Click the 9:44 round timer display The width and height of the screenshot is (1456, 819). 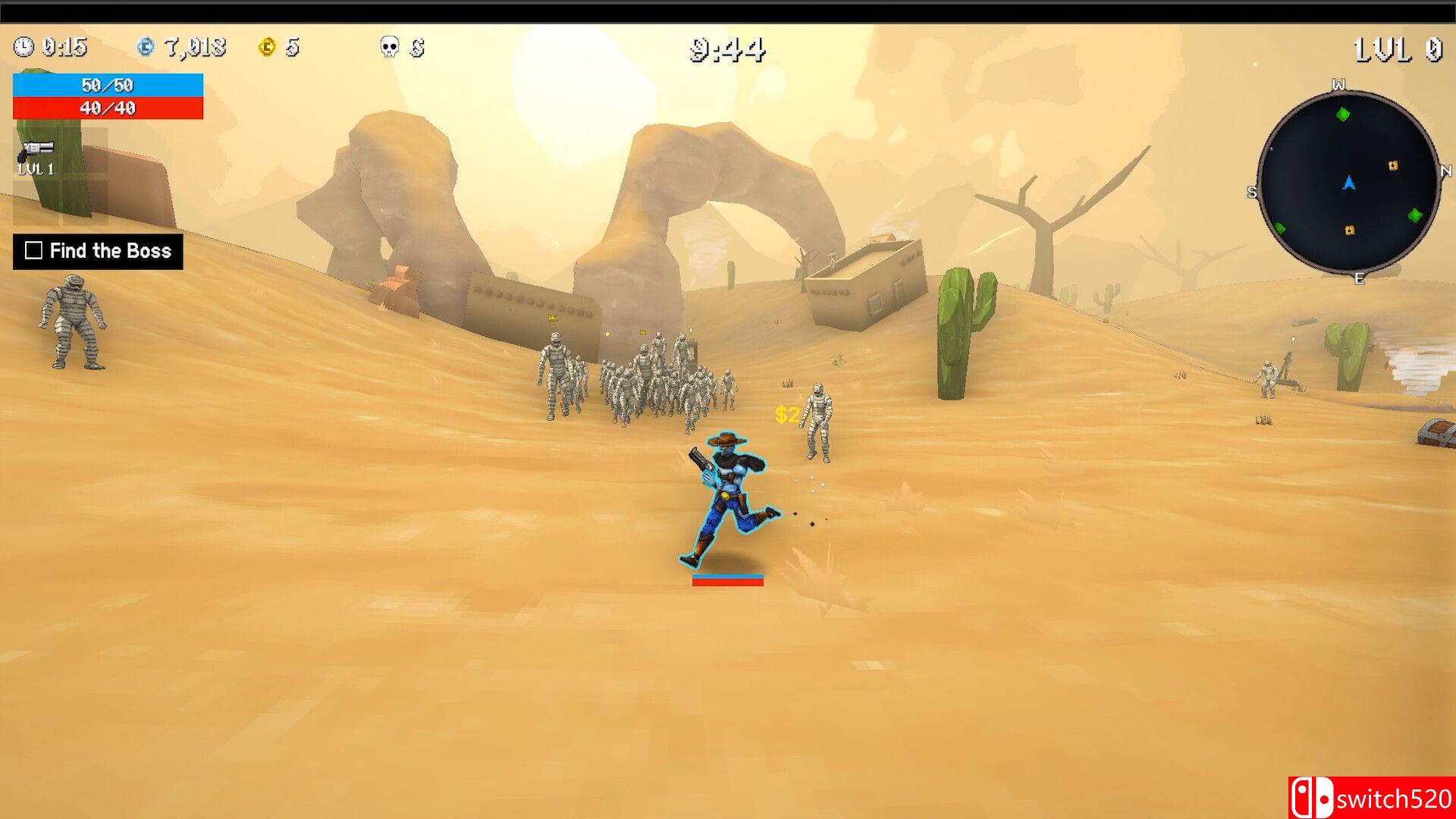coord(726,48)
